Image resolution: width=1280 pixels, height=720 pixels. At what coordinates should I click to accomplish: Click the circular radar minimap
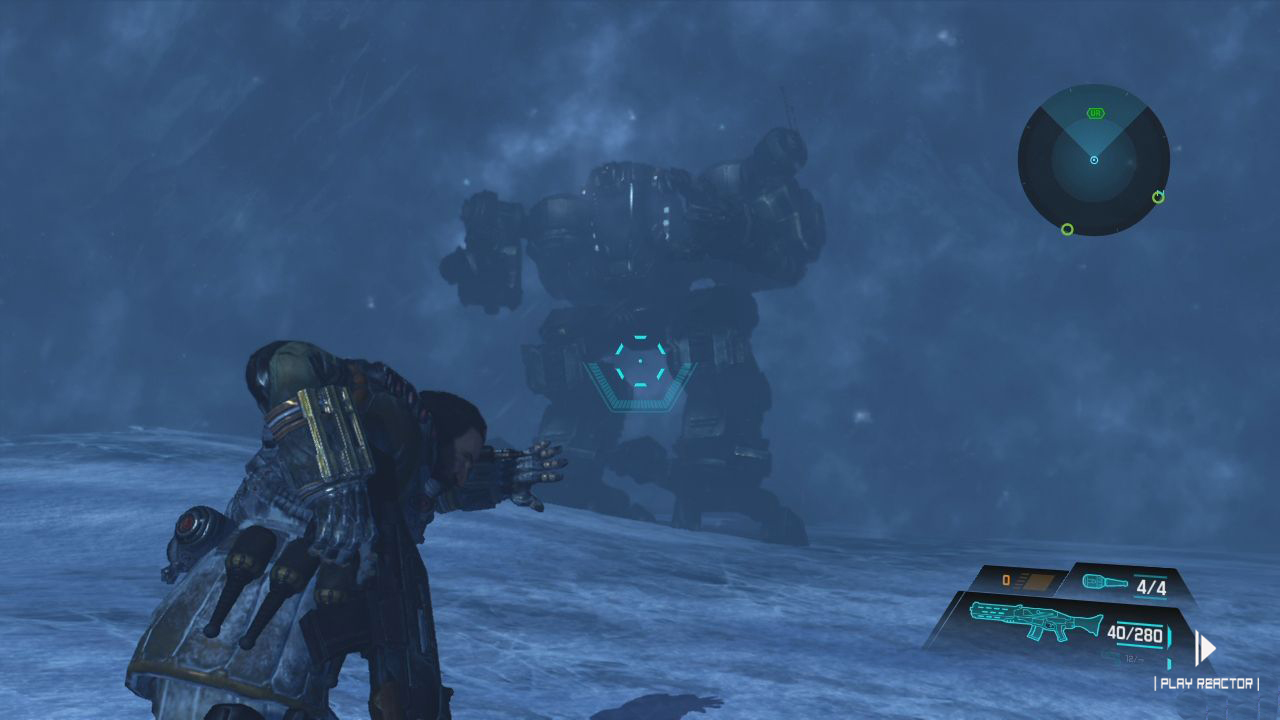[x=1093, y=160]
